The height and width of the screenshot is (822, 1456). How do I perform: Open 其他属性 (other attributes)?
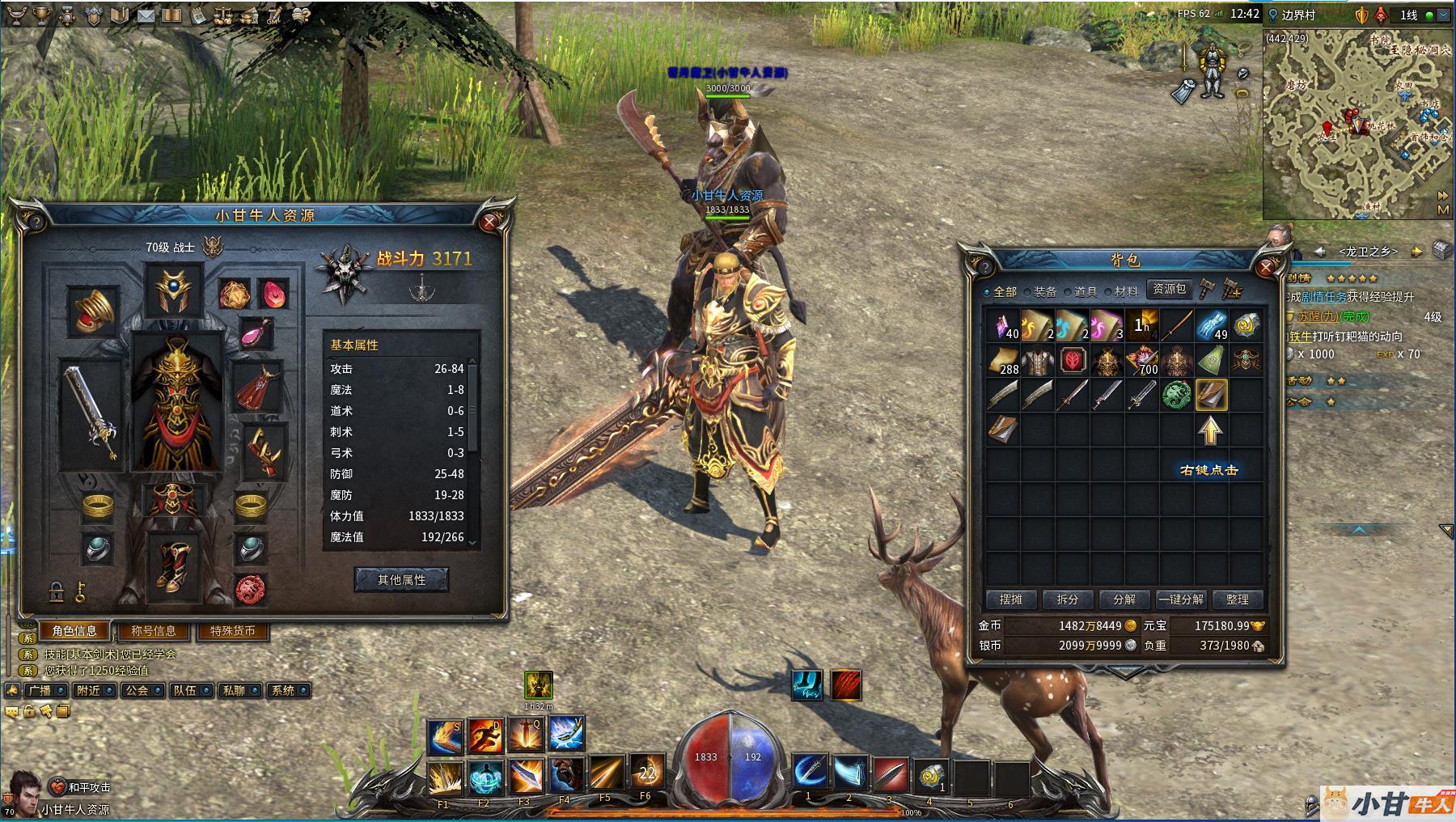(401, 579)
